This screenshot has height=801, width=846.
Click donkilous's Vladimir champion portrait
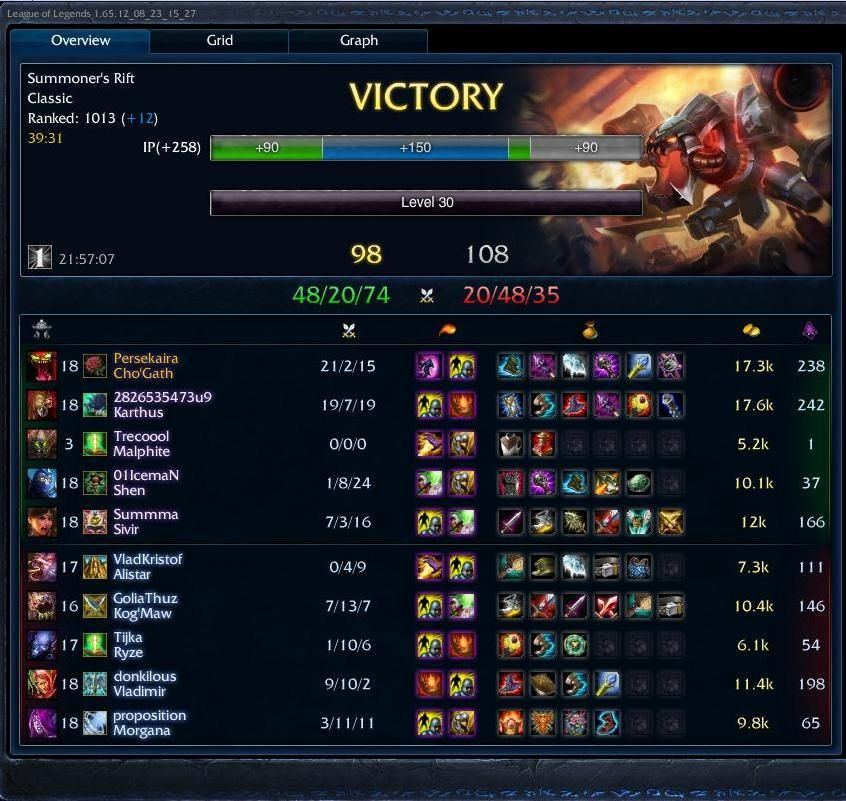41,684
